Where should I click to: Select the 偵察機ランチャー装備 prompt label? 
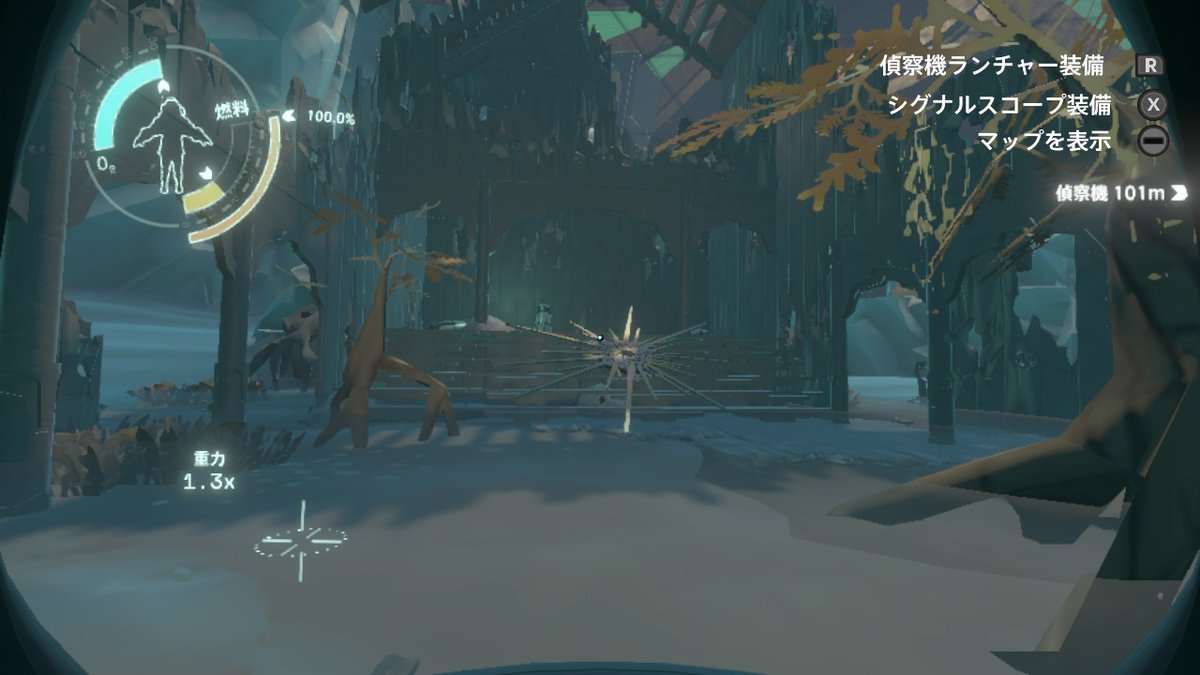(x=992, y=66)
